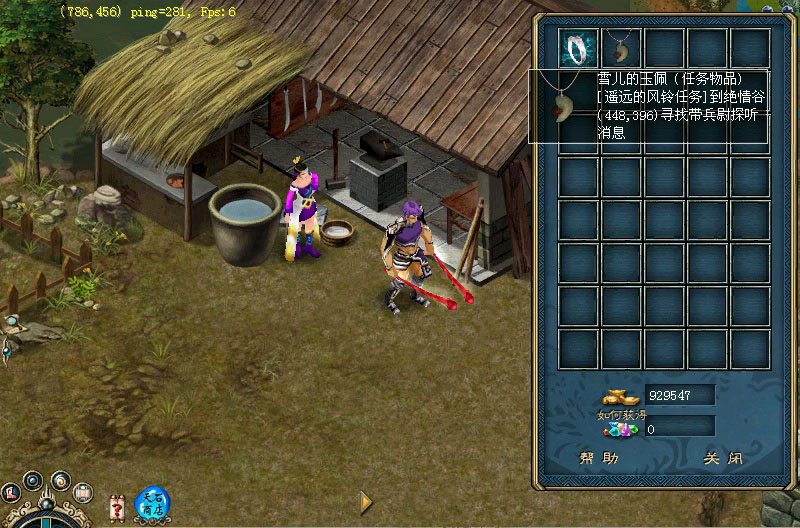Click the red boot round HUD button

point(12,492)
